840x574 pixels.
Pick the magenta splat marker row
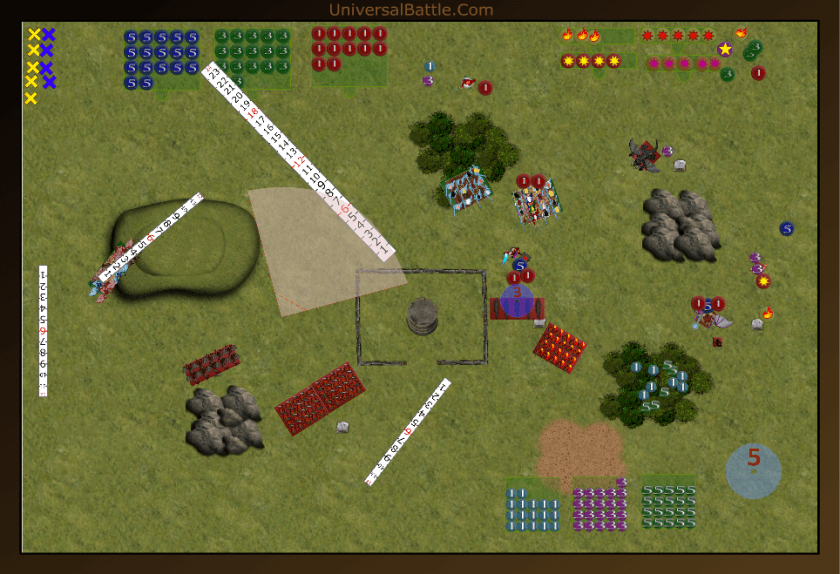pyautogui.click(x=684, y=63)
